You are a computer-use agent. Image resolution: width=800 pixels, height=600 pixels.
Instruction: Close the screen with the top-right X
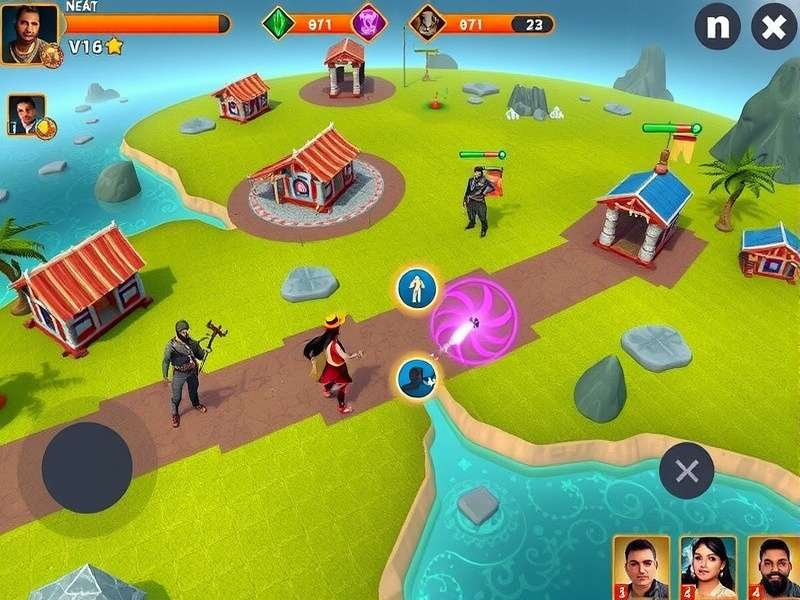click(774, 27)
